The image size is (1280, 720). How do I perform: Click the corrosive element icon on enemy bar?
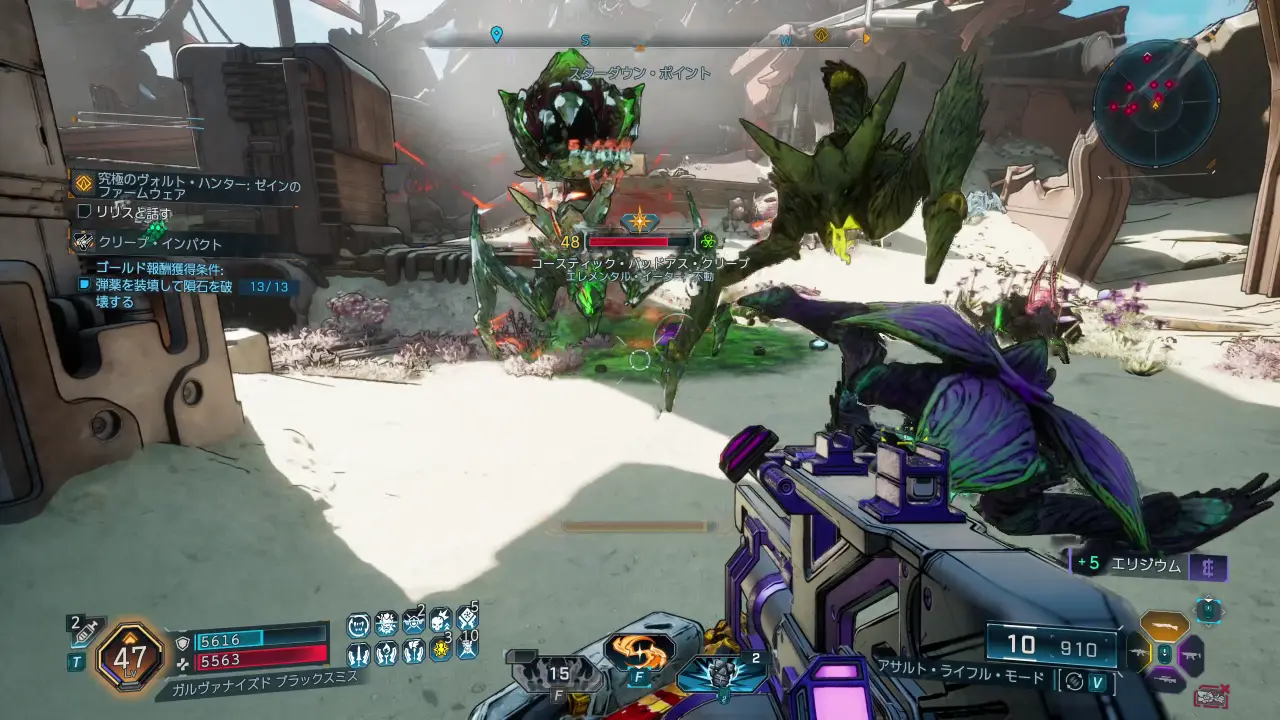click(707, 241)
